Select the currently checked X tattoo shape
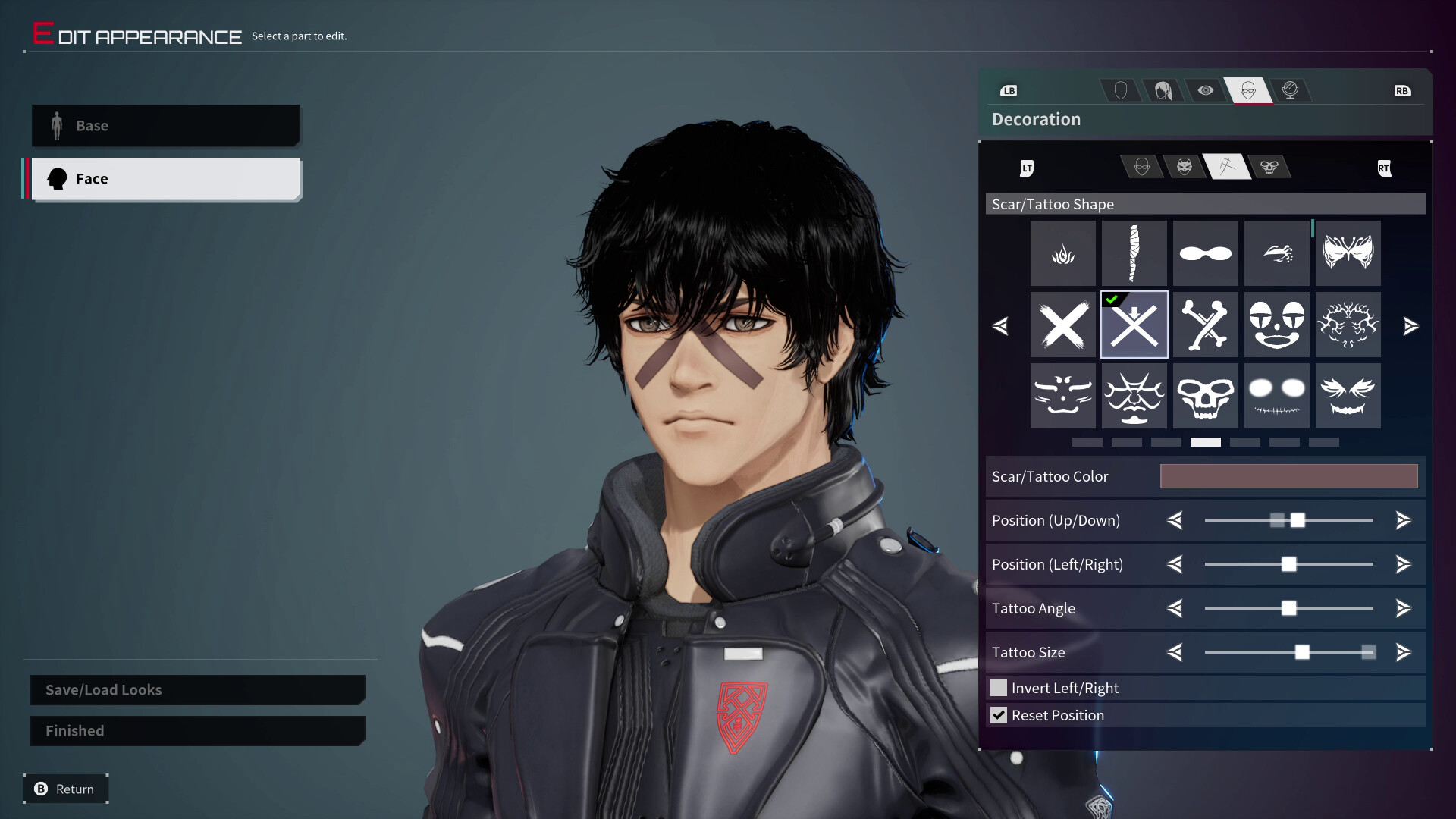Viewport: 1456px width, 819px height. (1134, 325)
